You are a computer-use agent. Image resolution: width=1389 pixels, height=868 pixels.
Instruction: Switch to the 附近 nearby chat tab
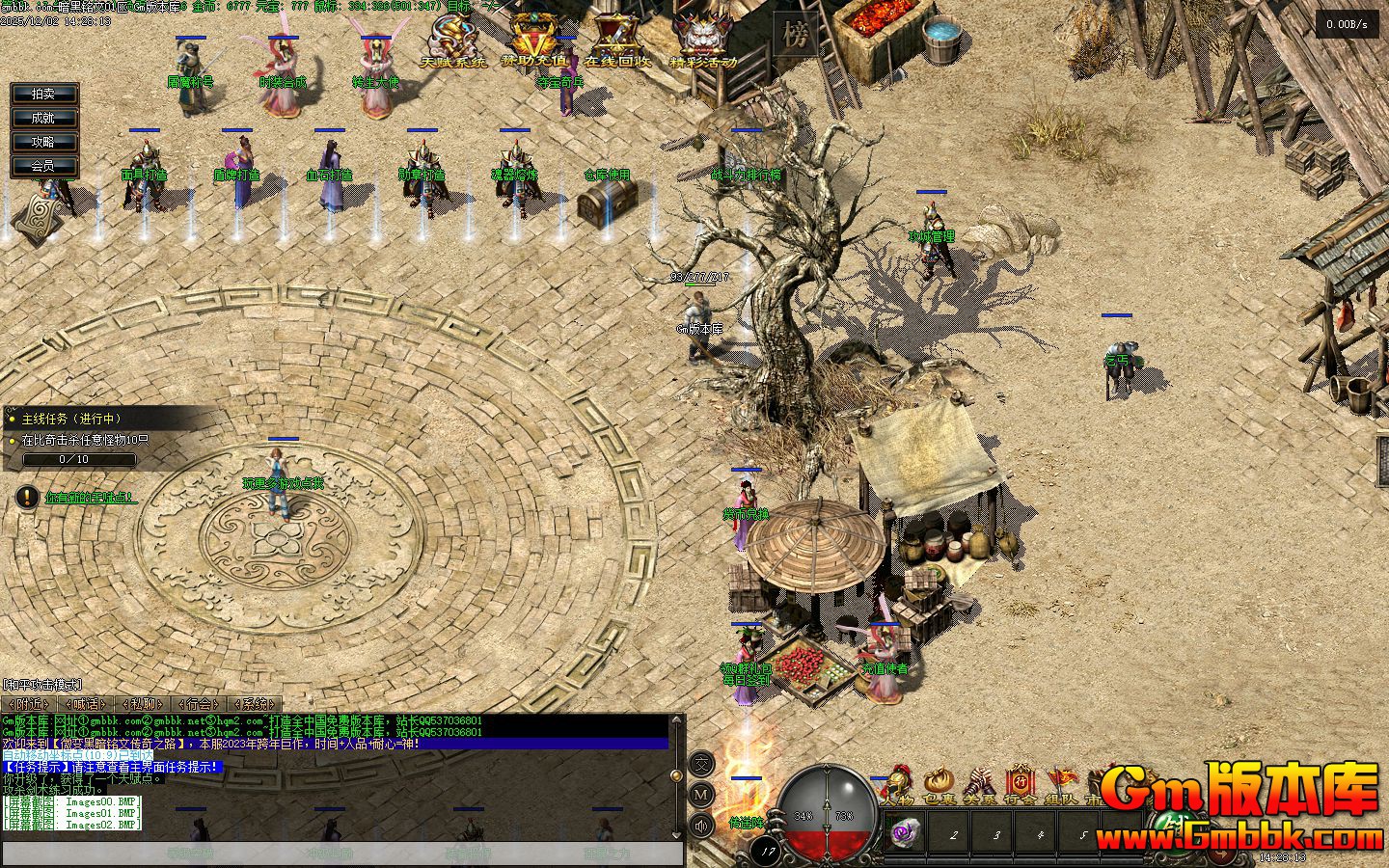point(28,704)
